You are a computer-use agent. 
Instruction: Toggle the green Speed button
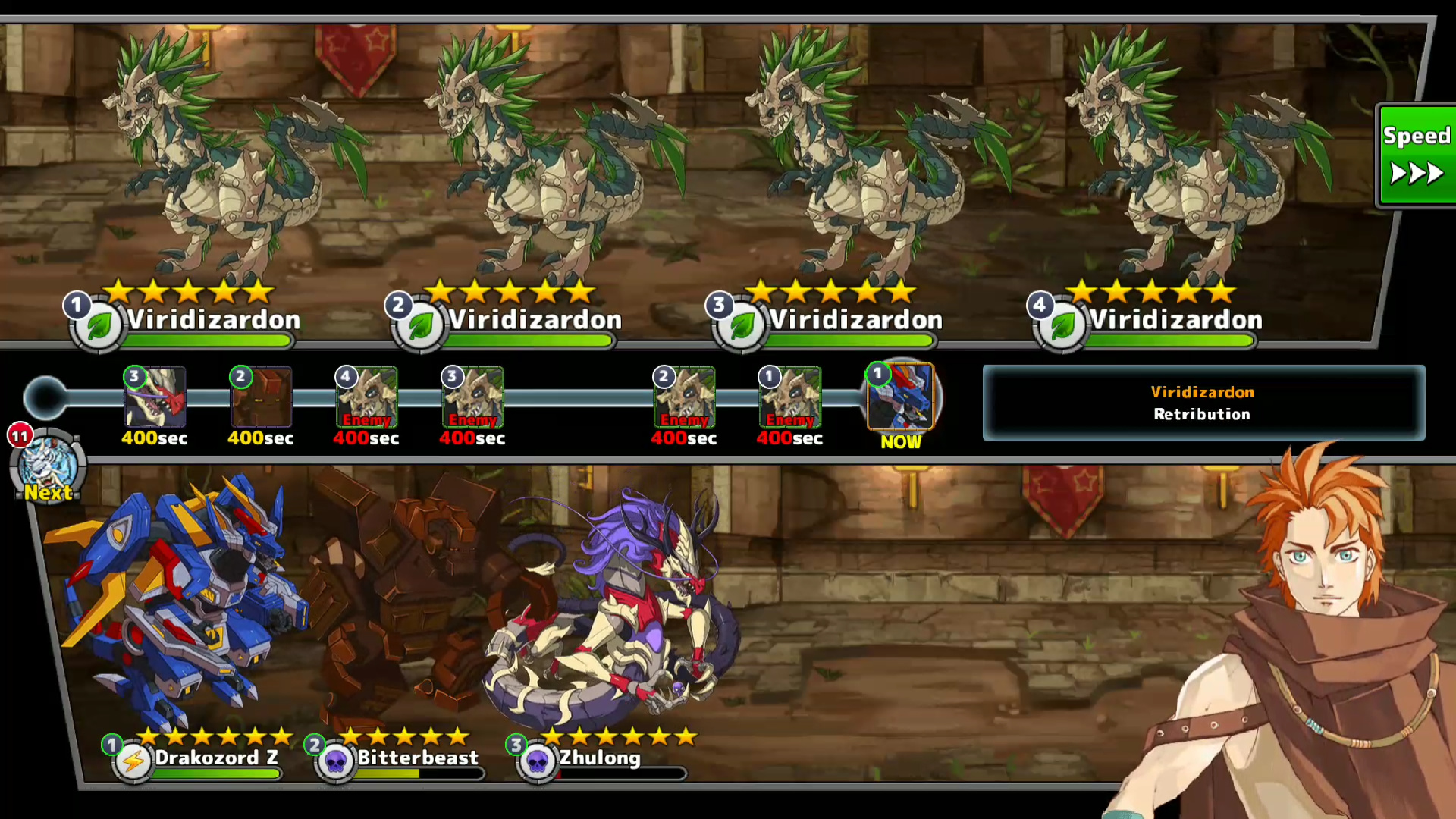[x=1417, y=155]
